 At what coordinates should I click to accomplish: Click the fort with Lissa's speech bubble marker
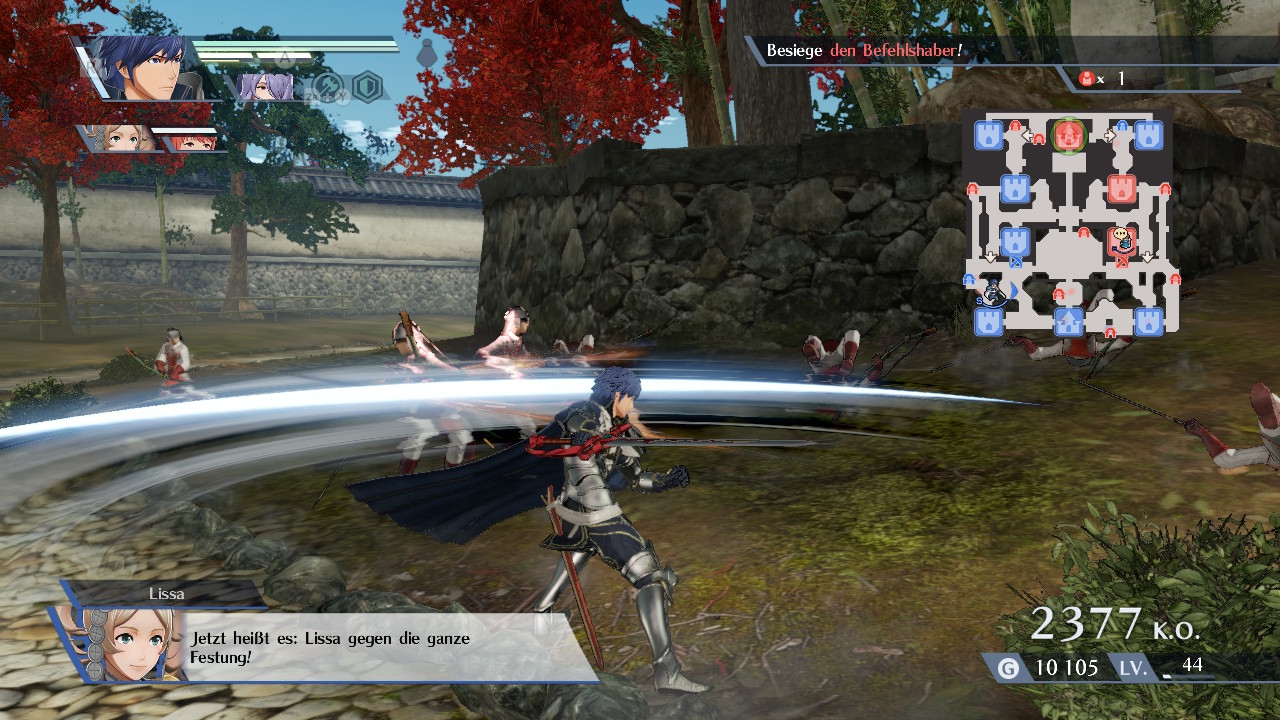(1123, 241)
